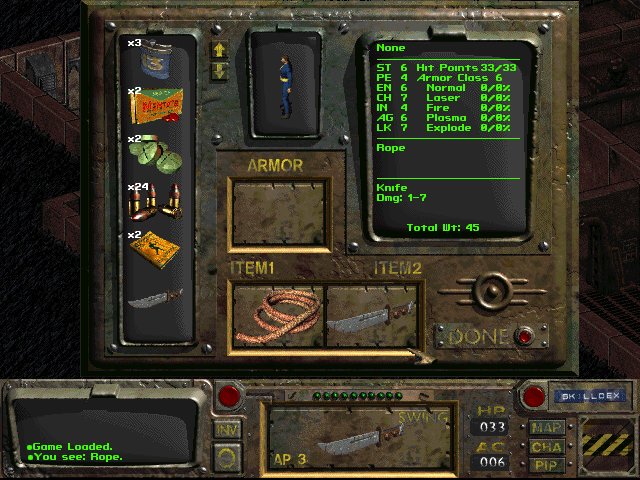Choose the x24 bullets ammo stack
Screen dimensions: 640x480
tap(155, 200)
